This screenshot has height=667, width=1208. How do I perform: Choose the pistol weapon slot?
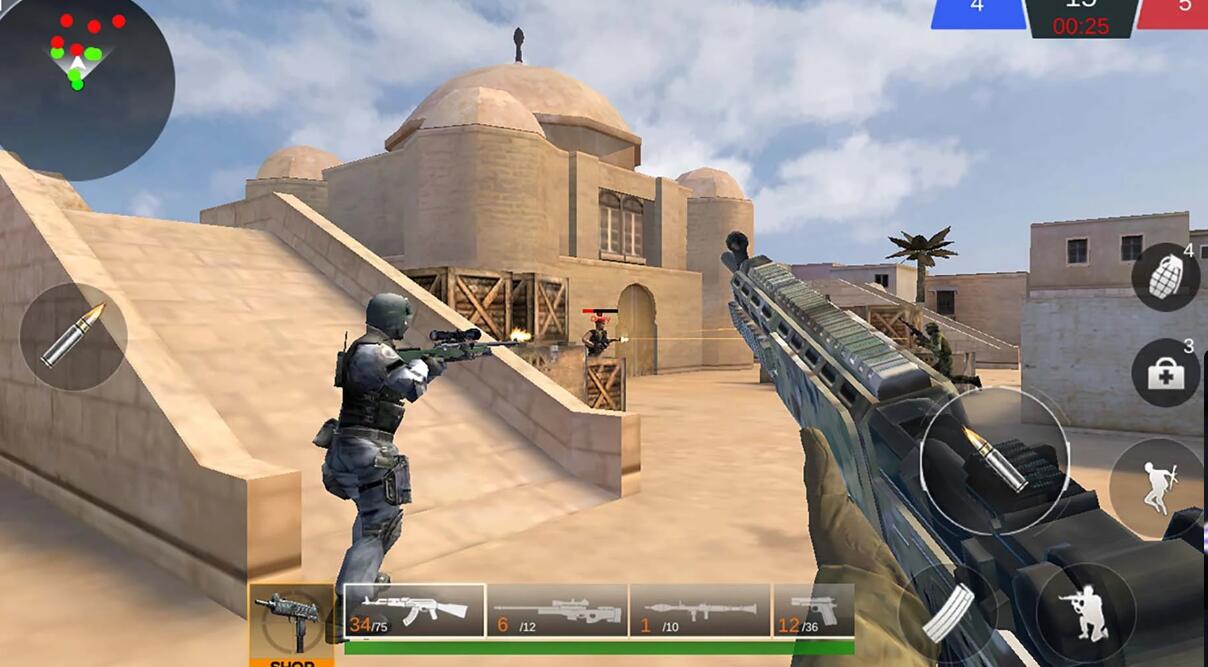click(x=814, y=610)
